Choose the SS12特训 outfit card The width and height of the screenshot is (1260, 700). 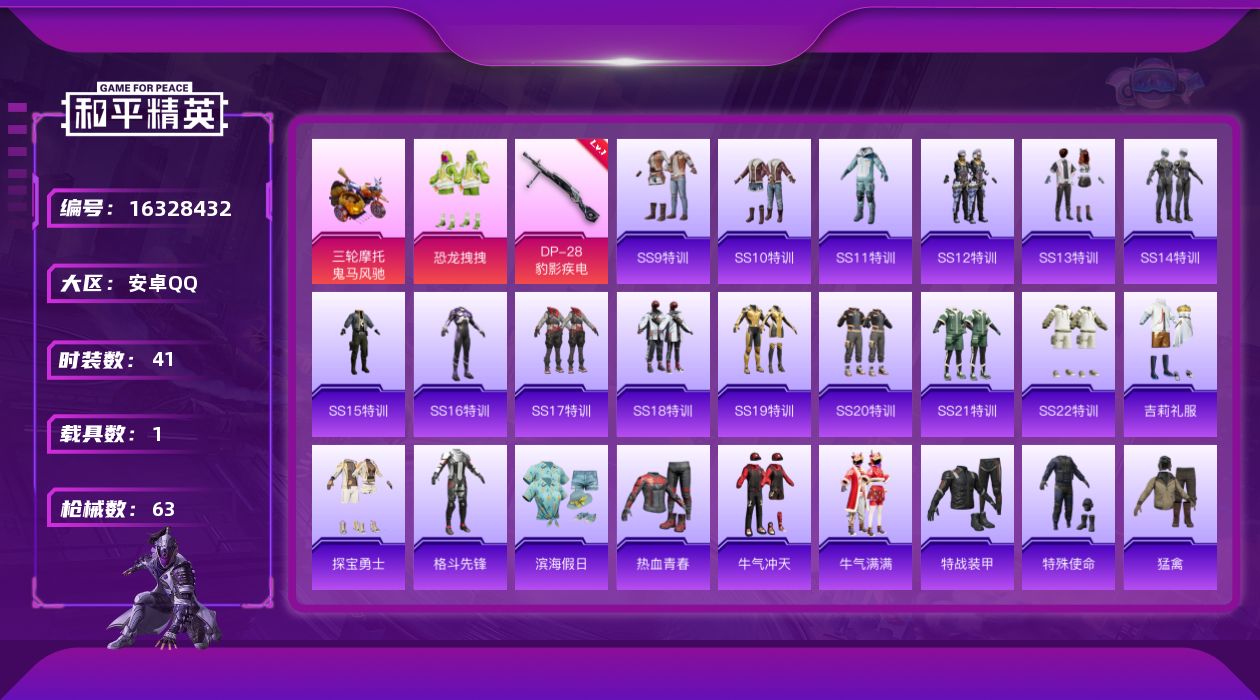coord(967,211)
